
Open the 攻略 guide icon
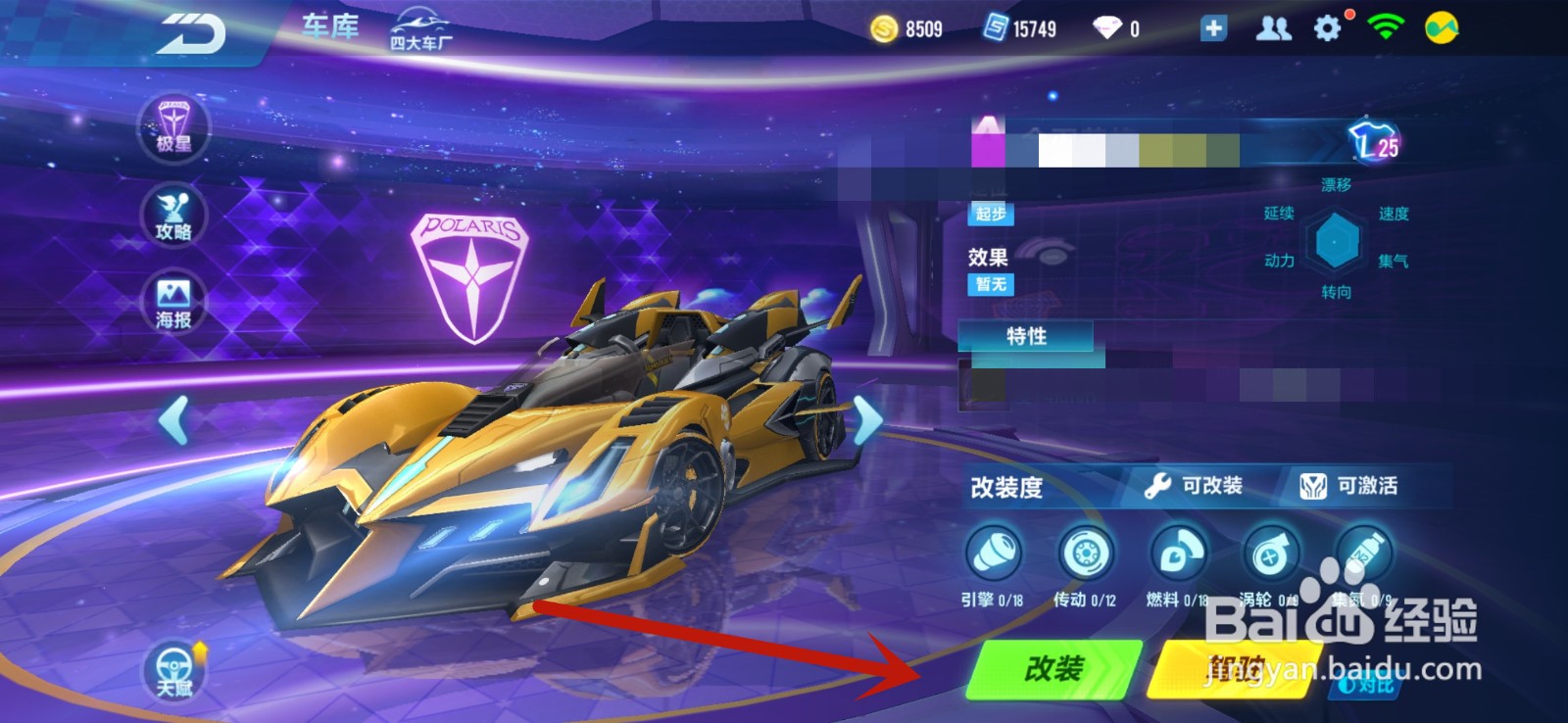[x=172, y=217]
